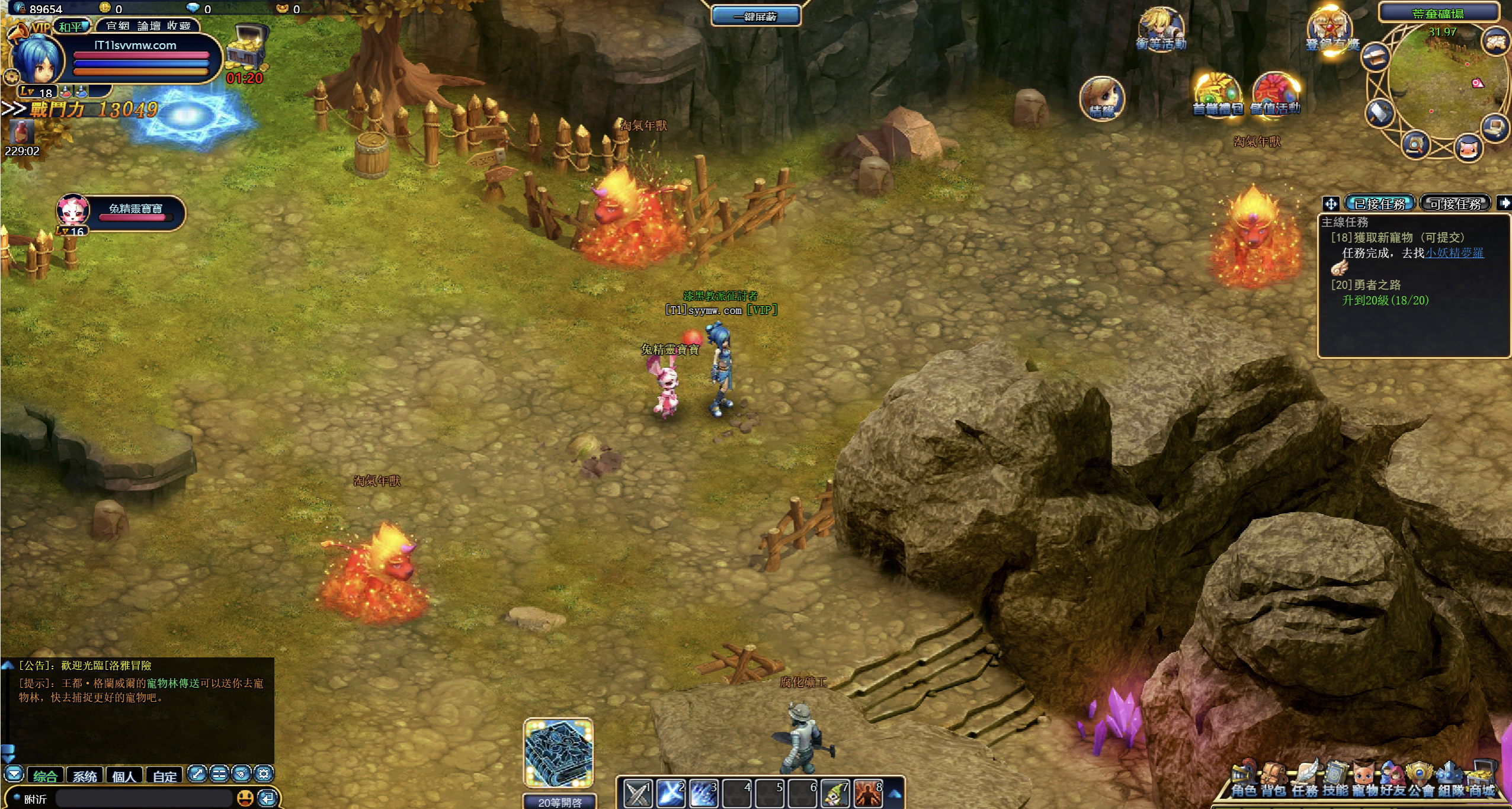Open the 背包 backpack inventory

(1273, 781)
